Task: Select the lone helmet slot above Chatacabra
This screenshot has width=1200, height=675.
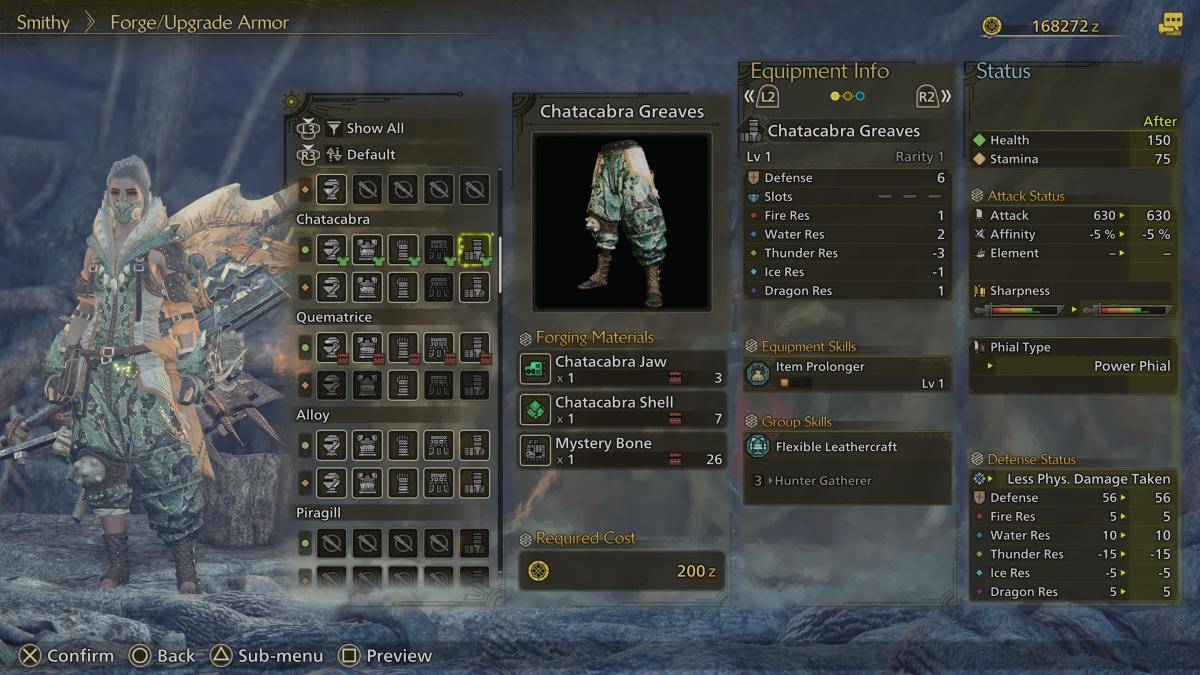Action: point(332,189)
